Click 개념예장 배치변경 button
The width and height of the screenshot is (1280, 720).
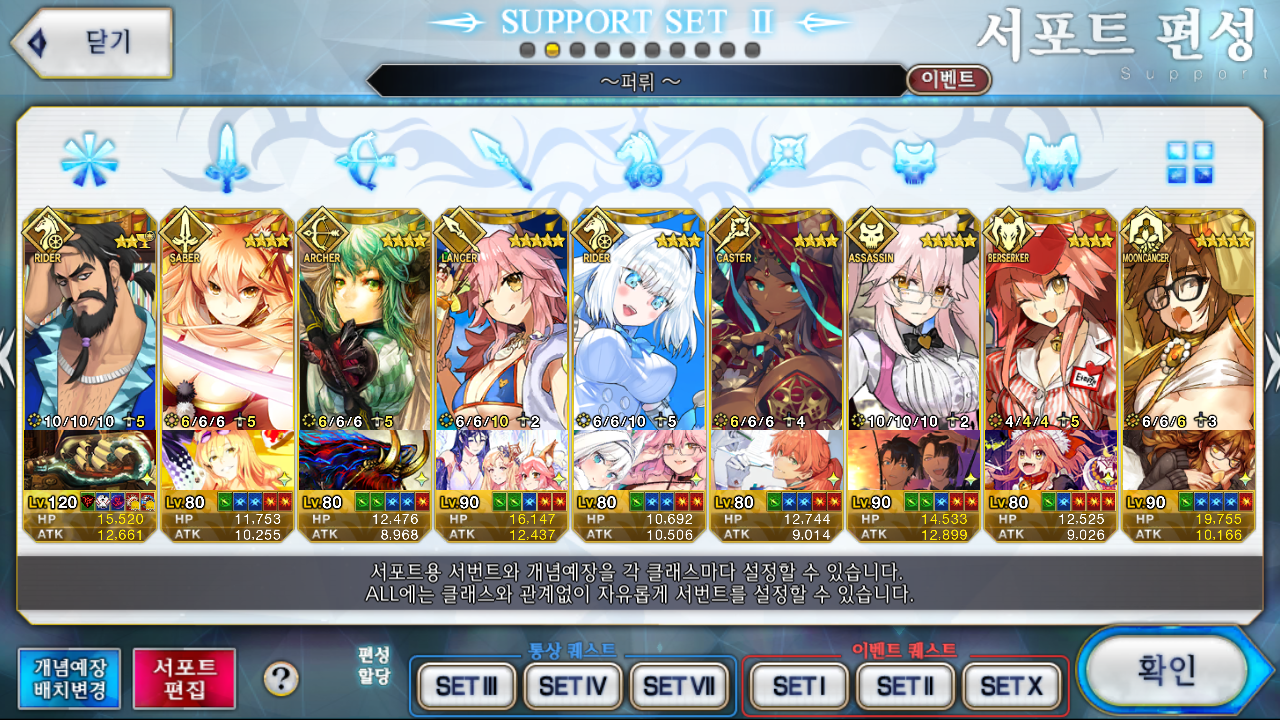[x=68, y=678]
